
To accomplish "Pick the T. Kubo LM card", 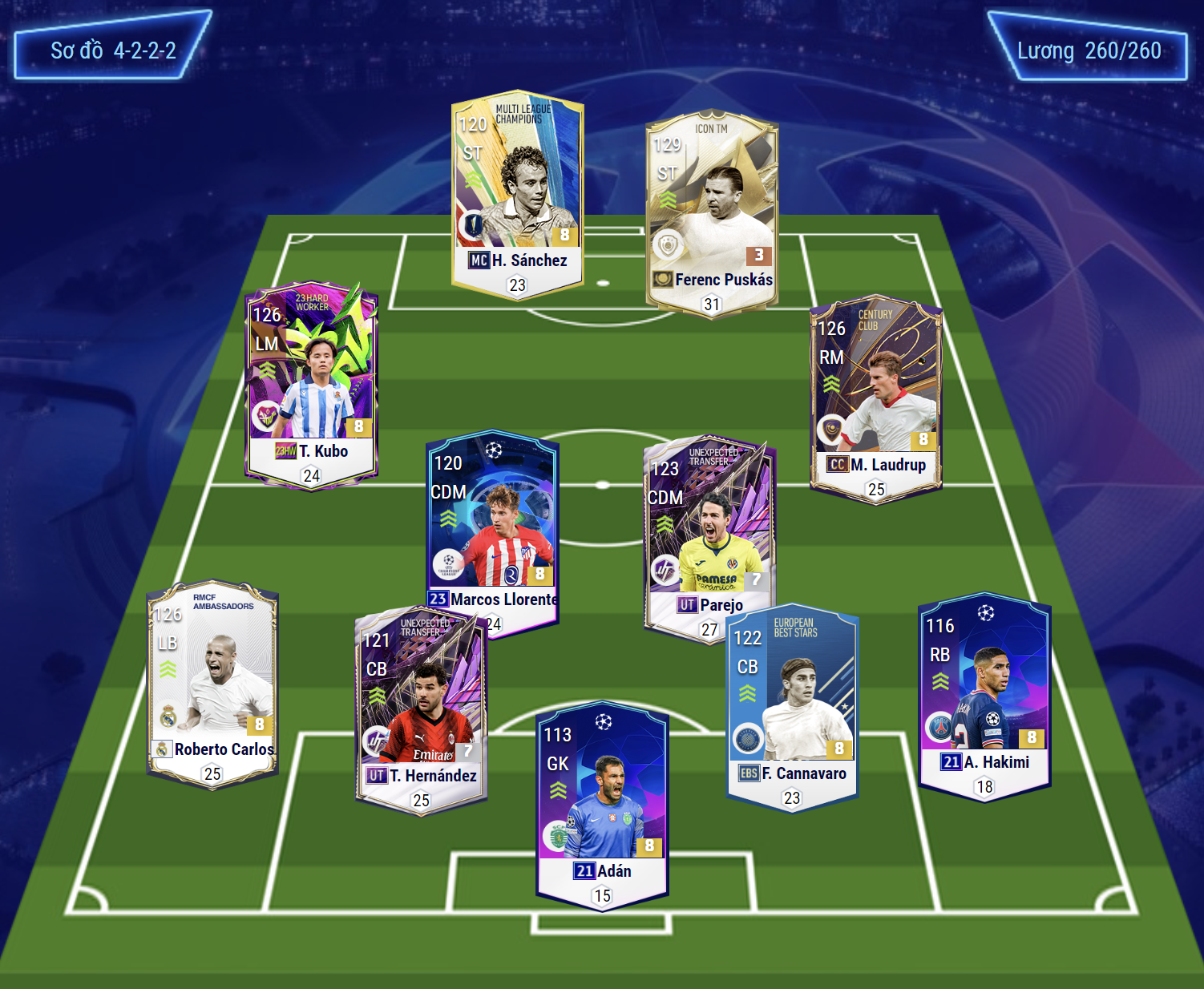I will tap(311, 383).
